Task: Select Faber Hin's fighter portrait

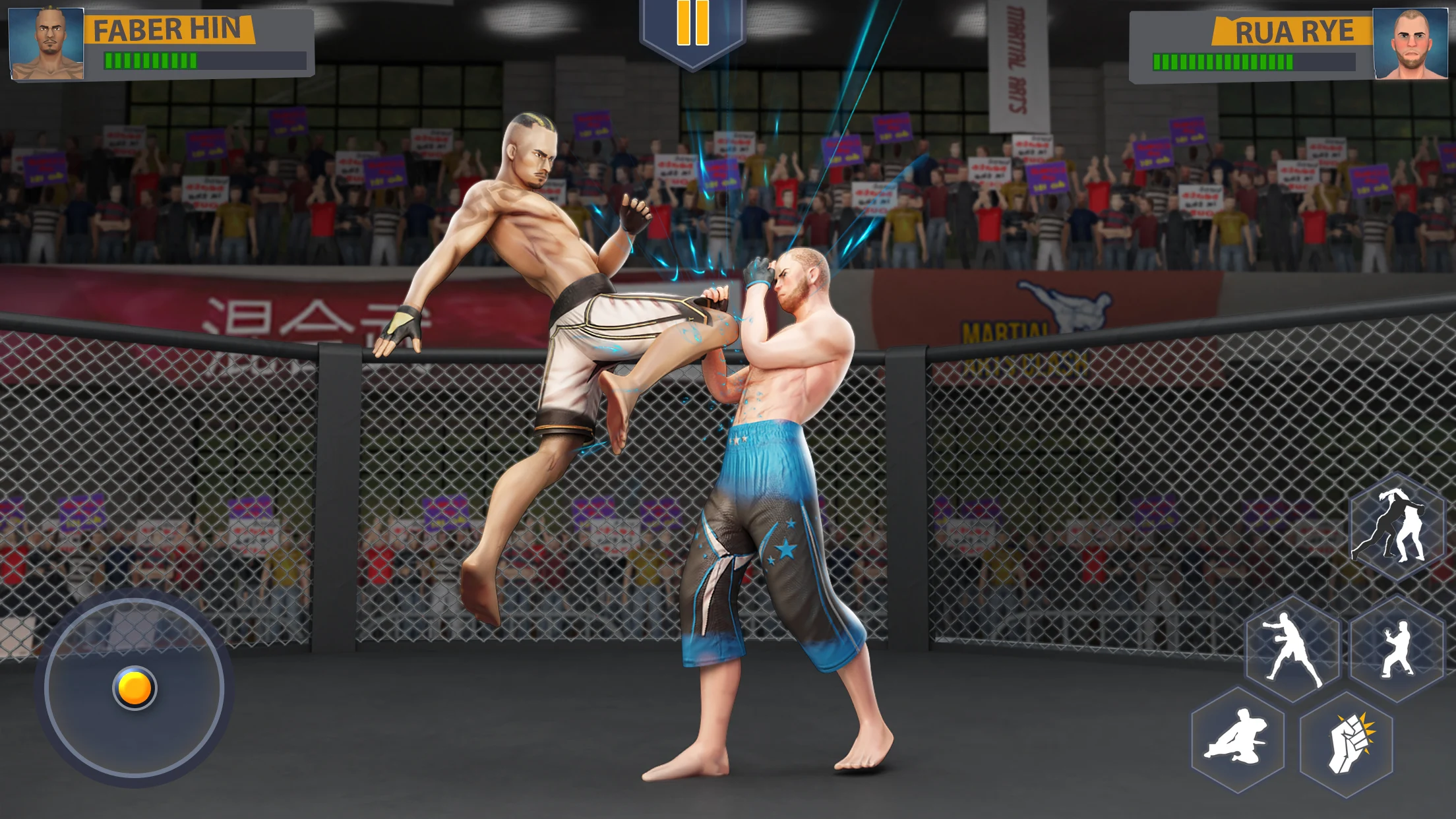Action: (47, 44)
